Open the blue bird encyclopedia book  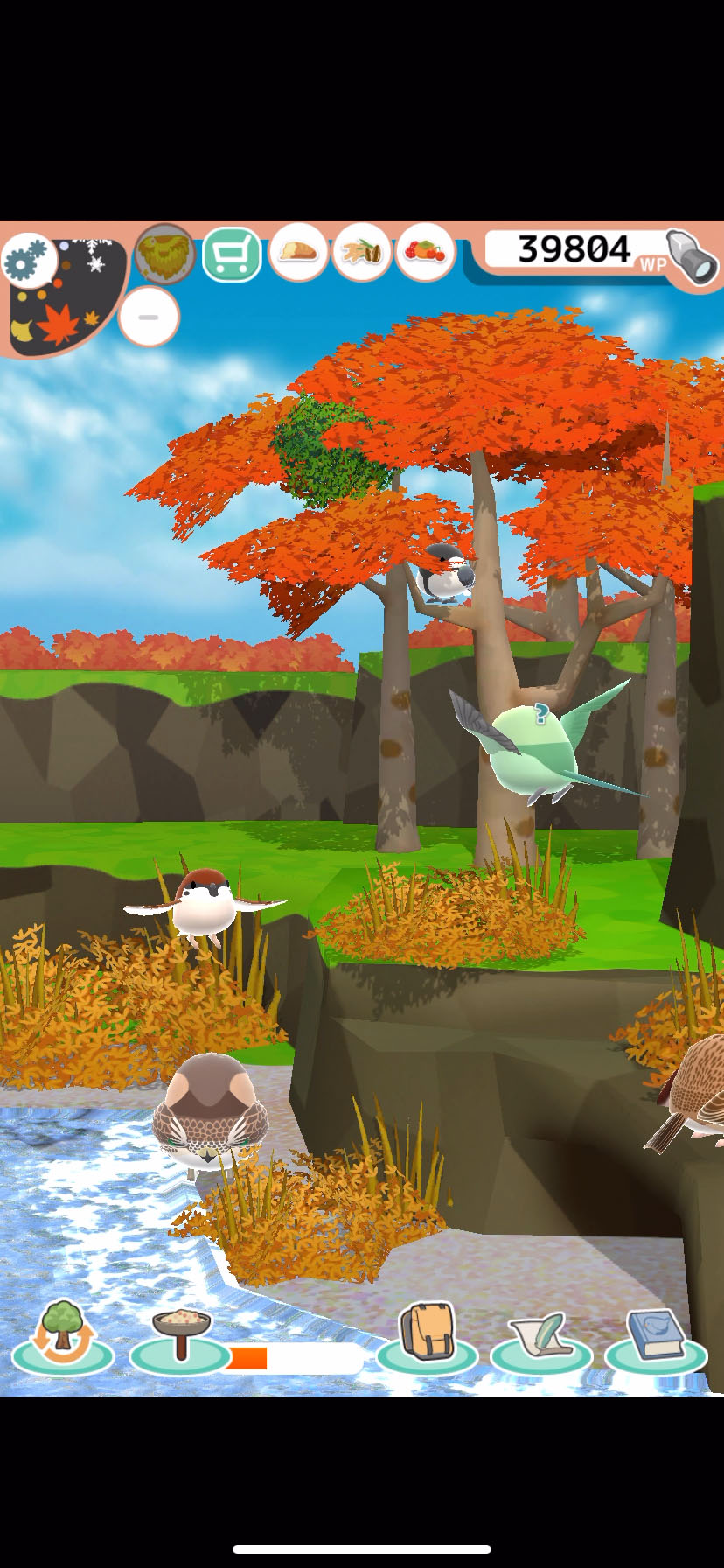click(x=656, y=1336)
